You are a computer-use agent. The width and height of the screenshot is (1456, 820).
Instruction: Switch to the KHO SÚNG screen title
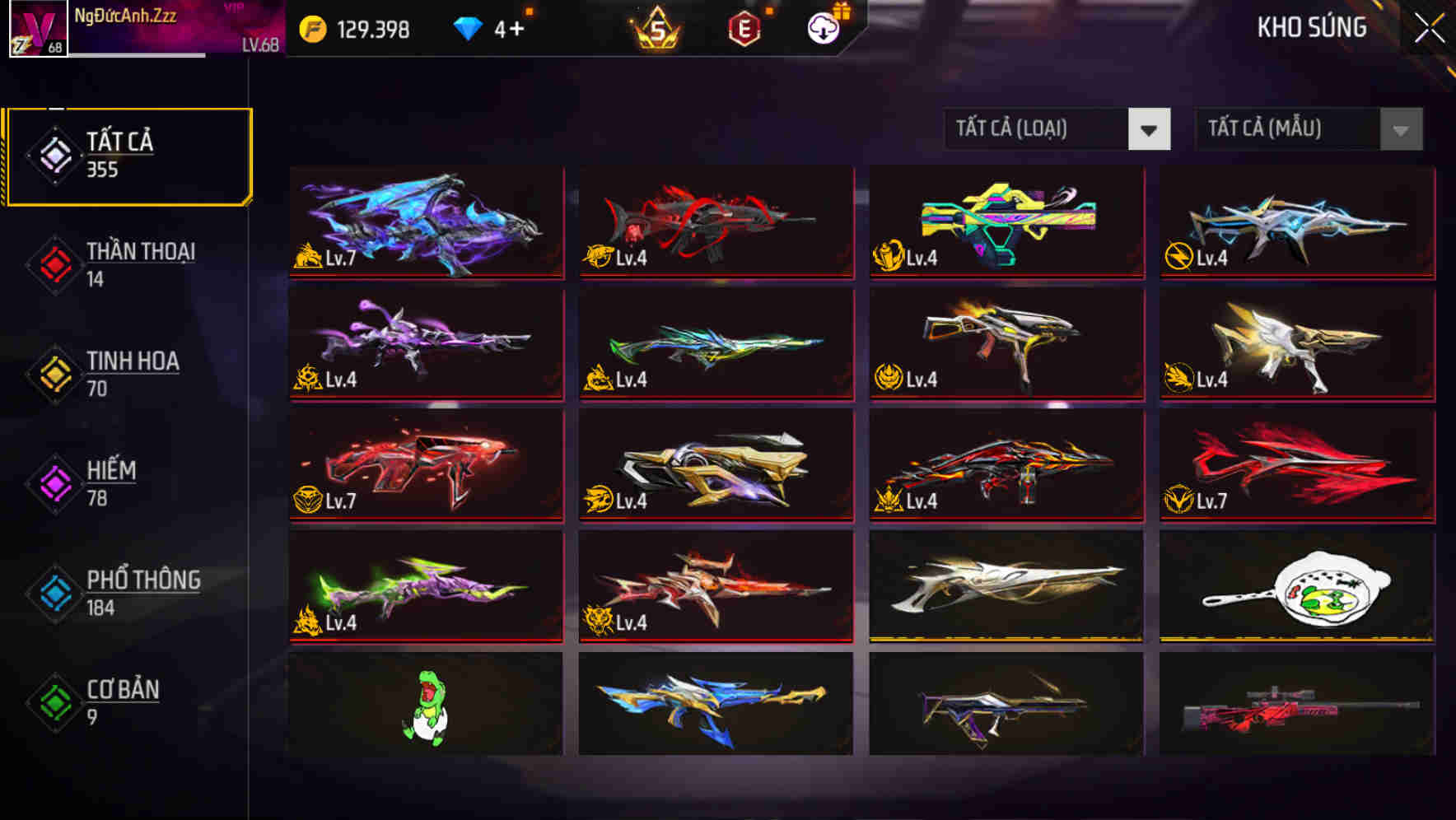(1312, 27)
